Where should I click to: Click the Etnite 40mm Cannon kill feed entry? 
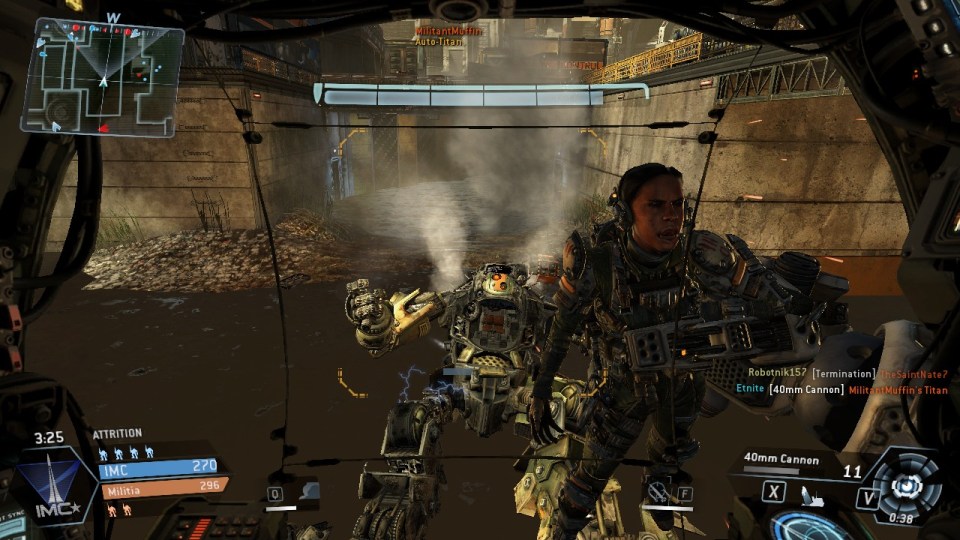tap(842, 389)
